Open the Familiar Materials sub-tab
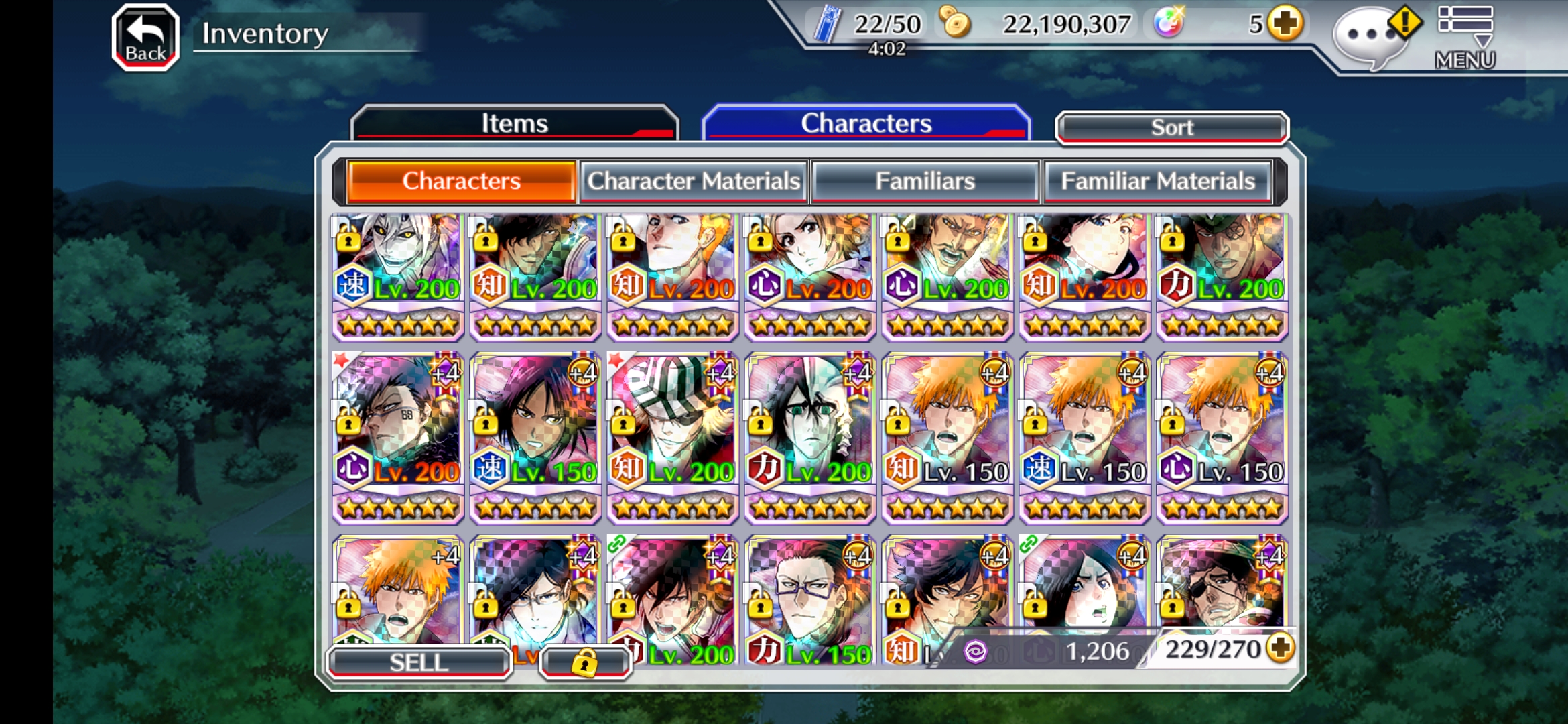 (x=1157, y=181)
